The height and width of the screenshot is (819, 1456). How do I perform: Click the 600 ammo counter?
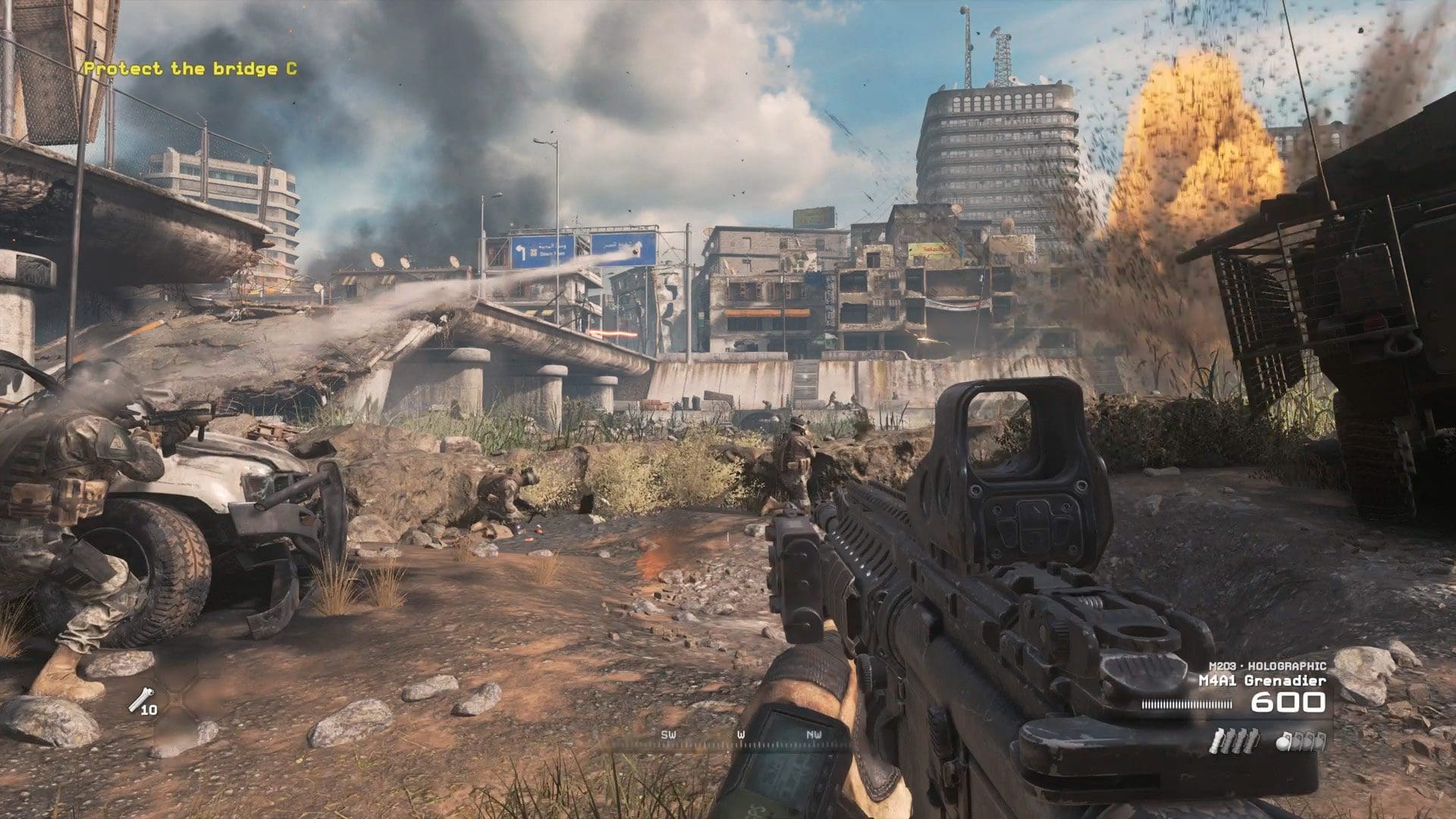(1288, 701)
